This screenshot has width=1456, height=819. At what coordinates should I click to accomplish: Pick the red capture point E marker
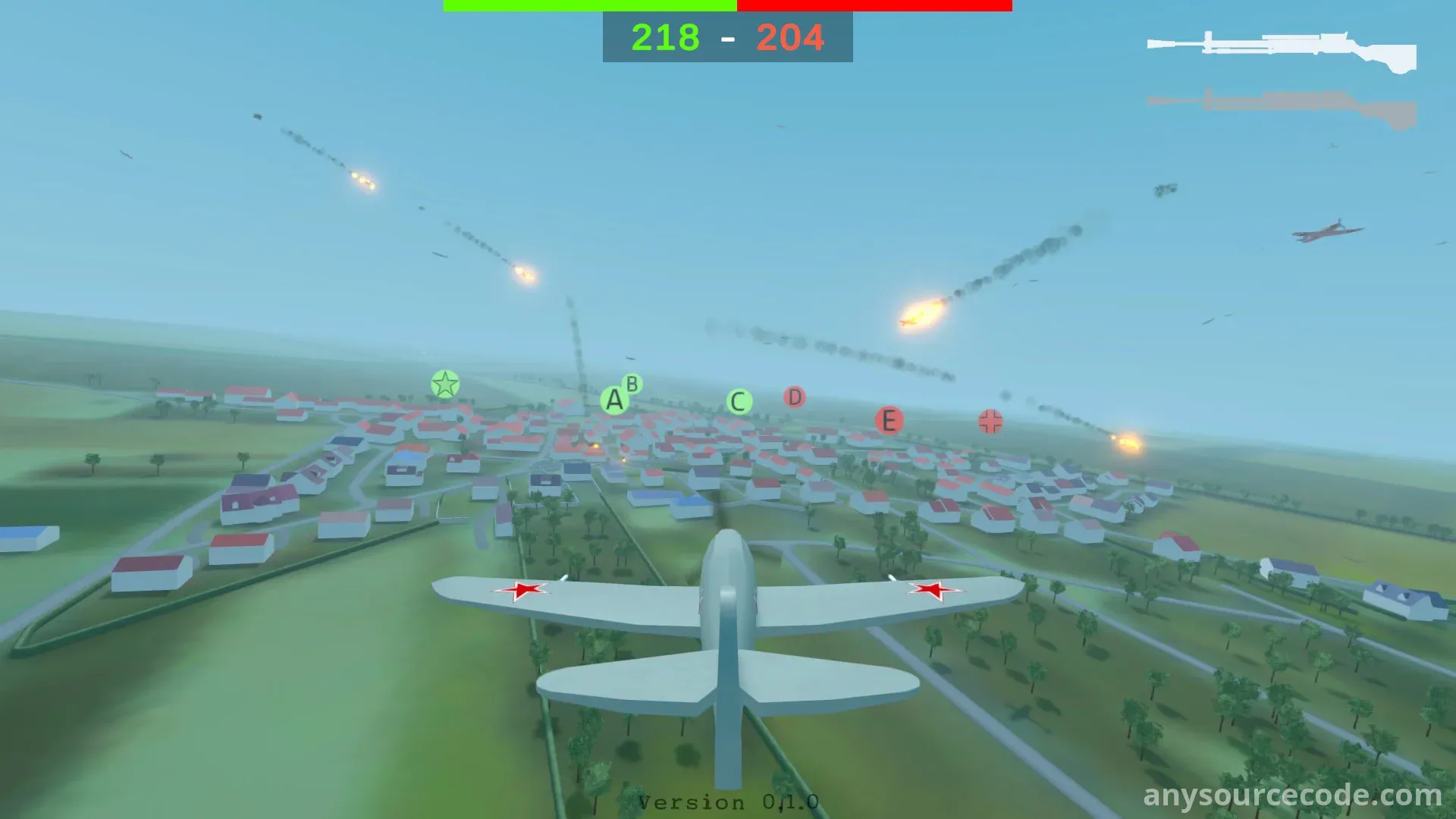pos(889,420)
